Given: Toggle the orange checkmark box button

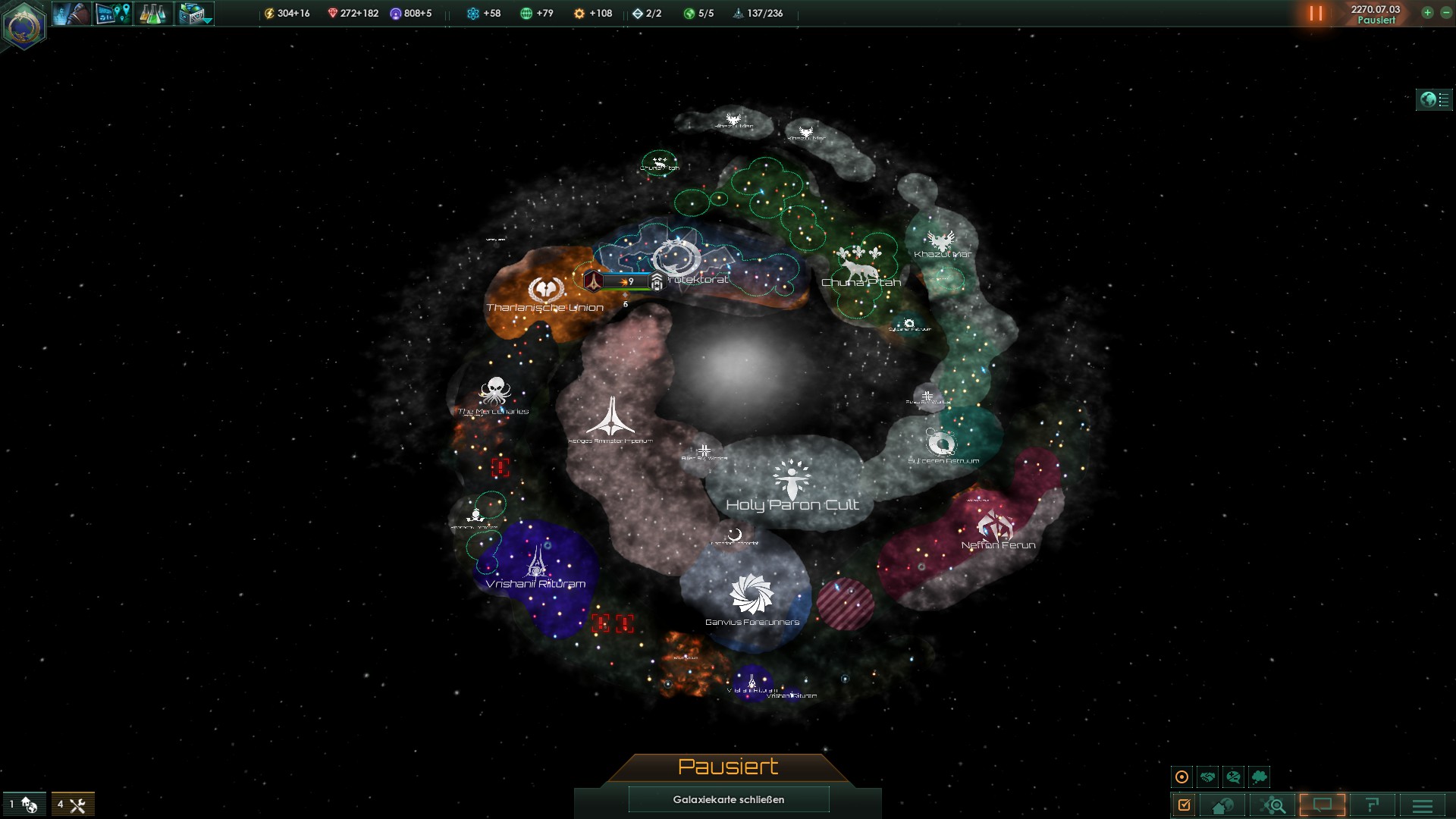Looking at the screenshot, I should 1184,805.
